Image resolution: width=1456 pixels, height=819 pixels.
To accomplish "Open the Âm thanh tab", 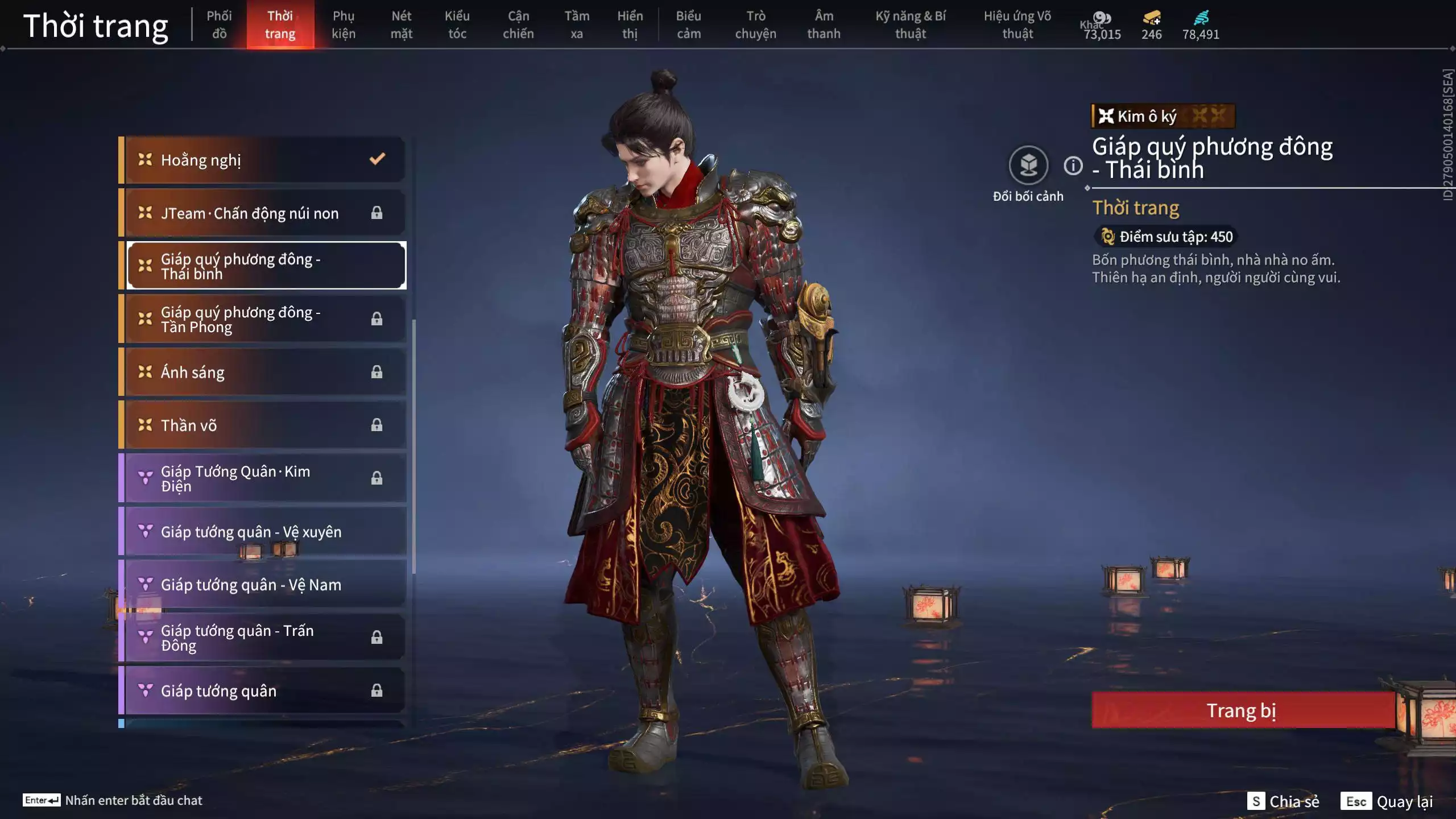I will [823, 24].
